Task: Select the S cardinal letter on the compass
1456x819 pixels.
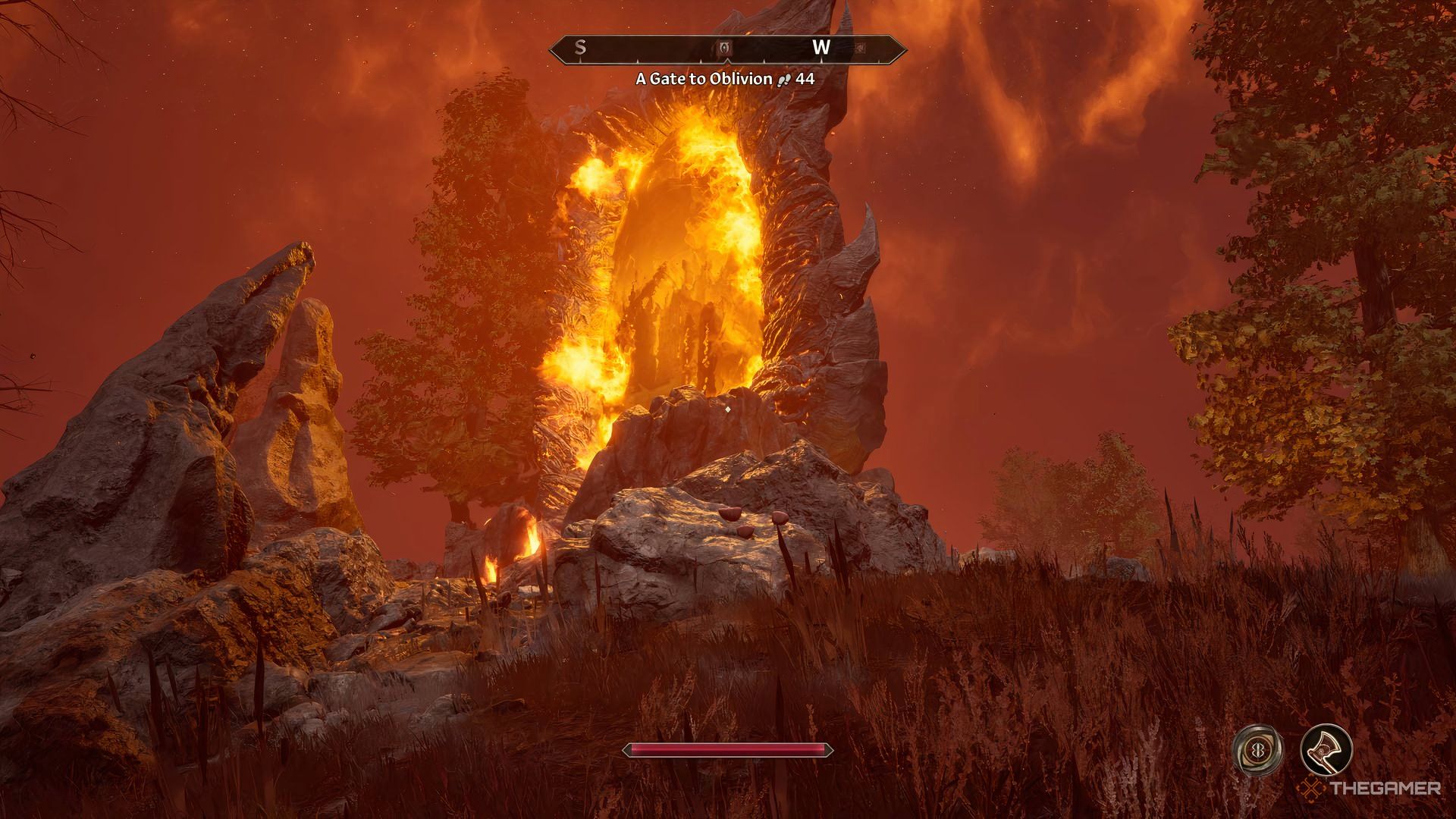Action: point(579,48)
